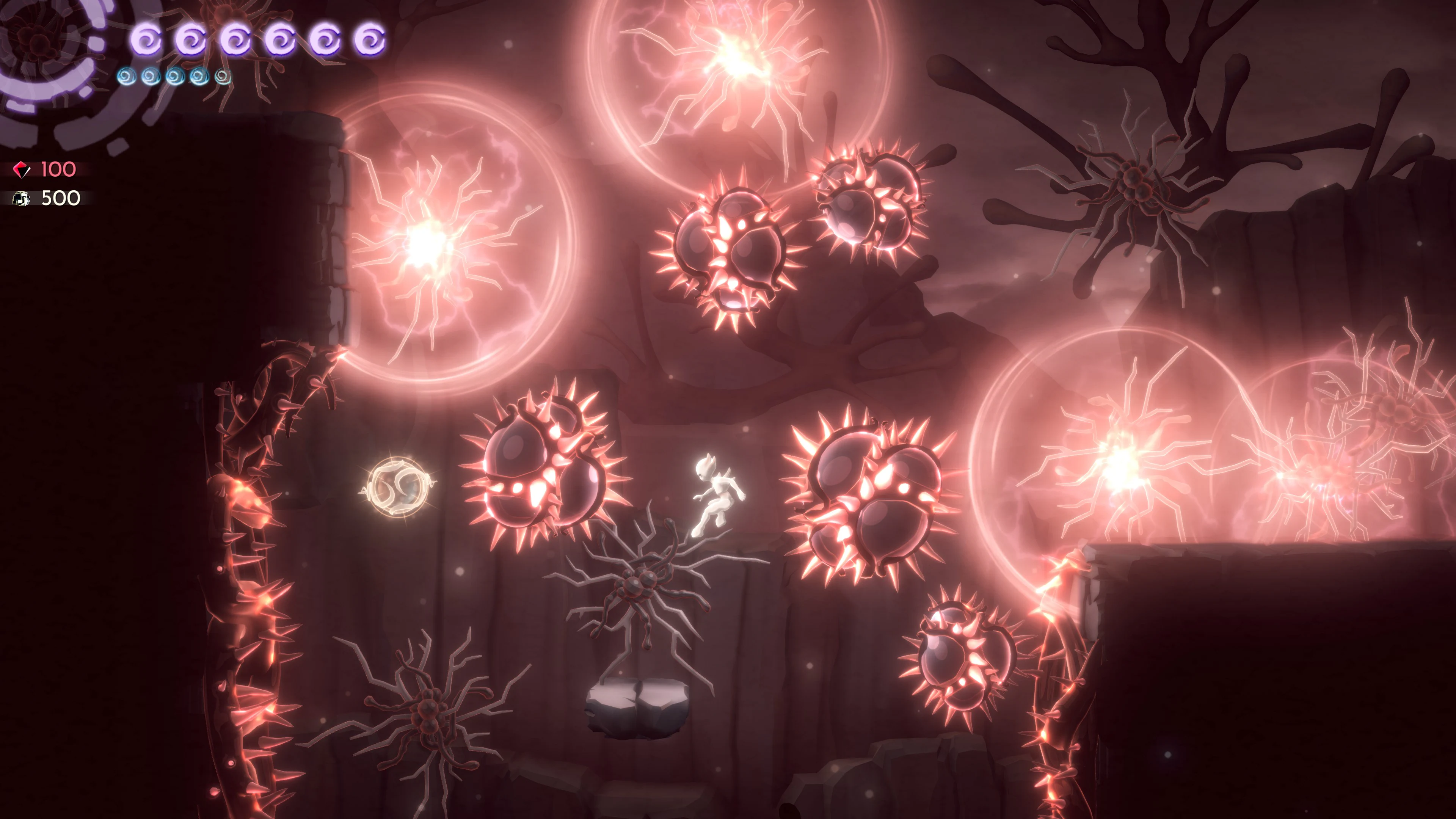Select the red crystal currency icon
Image resolution: width=1456 pixels, height=819 pixels.
click(x=21, y=168)
